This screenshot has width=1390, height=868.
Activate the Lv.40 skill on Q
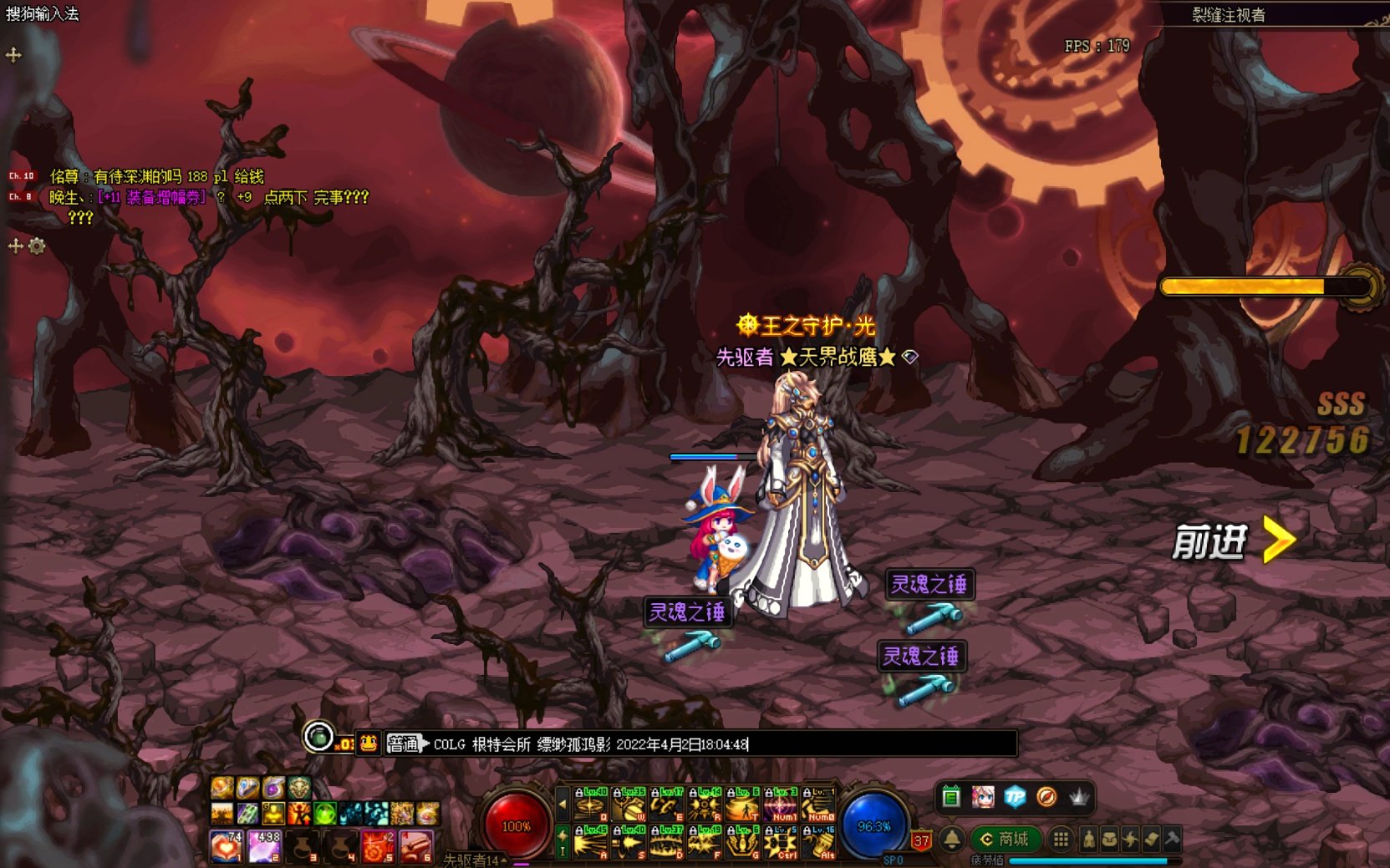[x=590, y=805]
